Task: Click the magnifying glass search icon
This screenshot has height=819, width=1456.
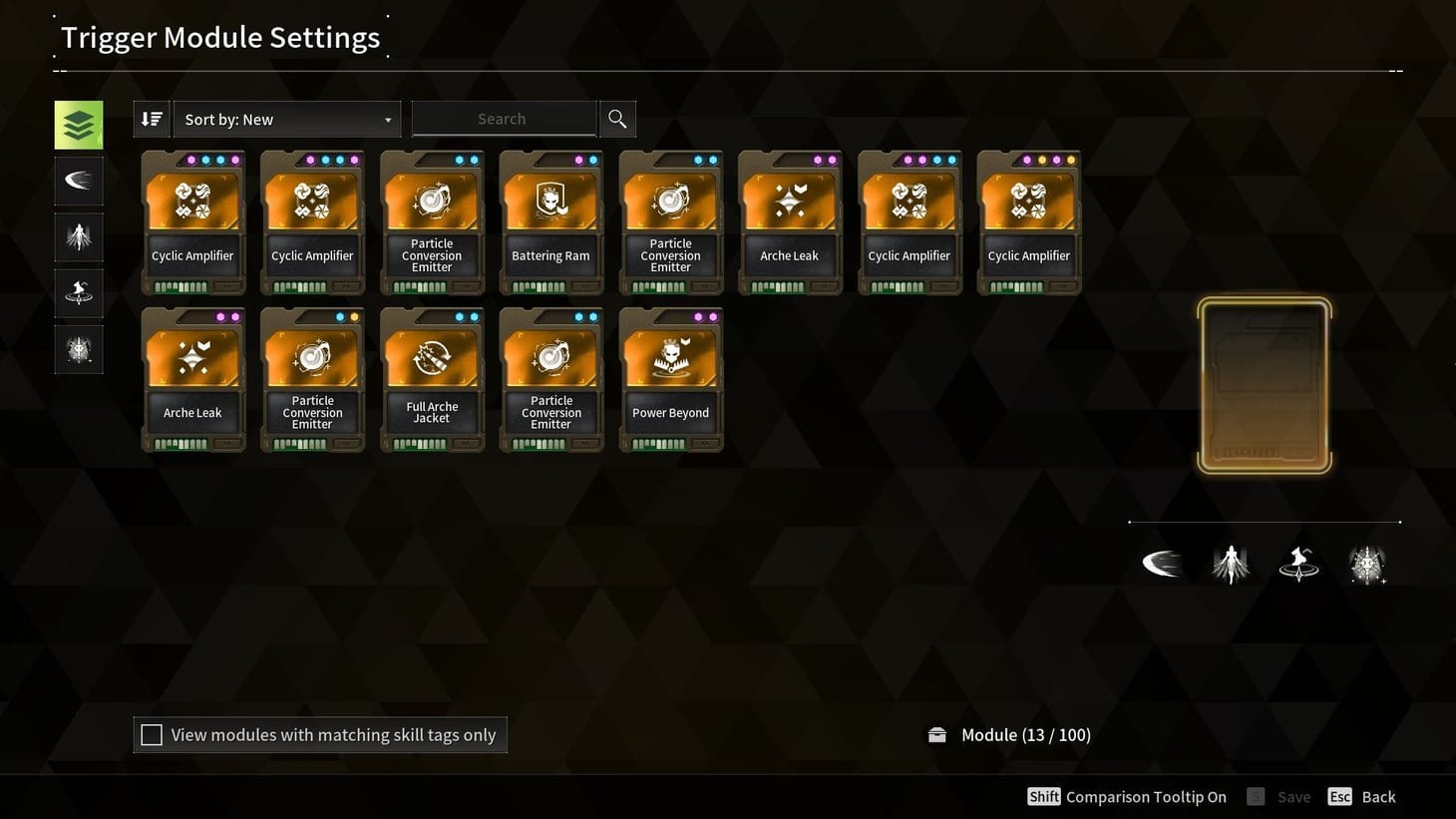Action: click(616, 118)
